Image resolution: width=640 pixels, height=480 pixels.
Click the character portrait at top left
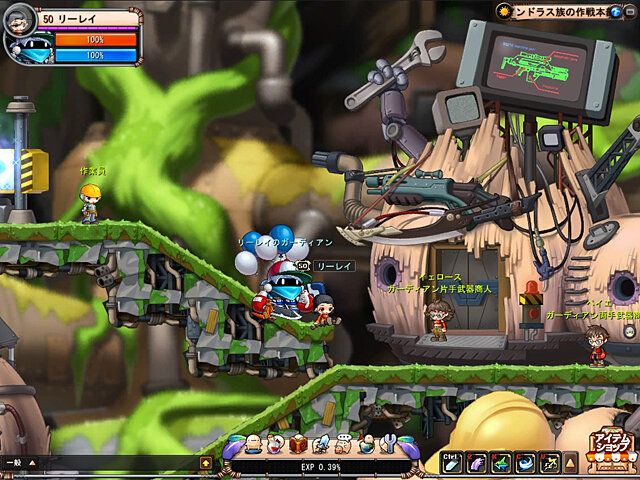pyautogui.click(x=20, y=19)
